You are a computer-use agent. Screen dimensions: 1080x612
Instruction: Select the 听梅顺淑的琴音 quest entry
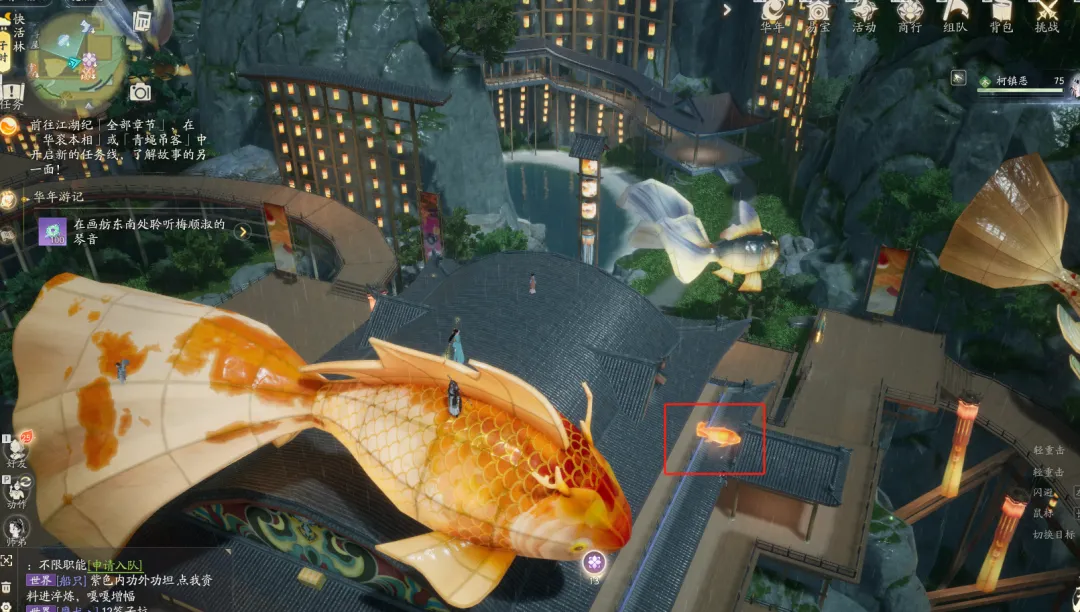click(x=148, y=231)
